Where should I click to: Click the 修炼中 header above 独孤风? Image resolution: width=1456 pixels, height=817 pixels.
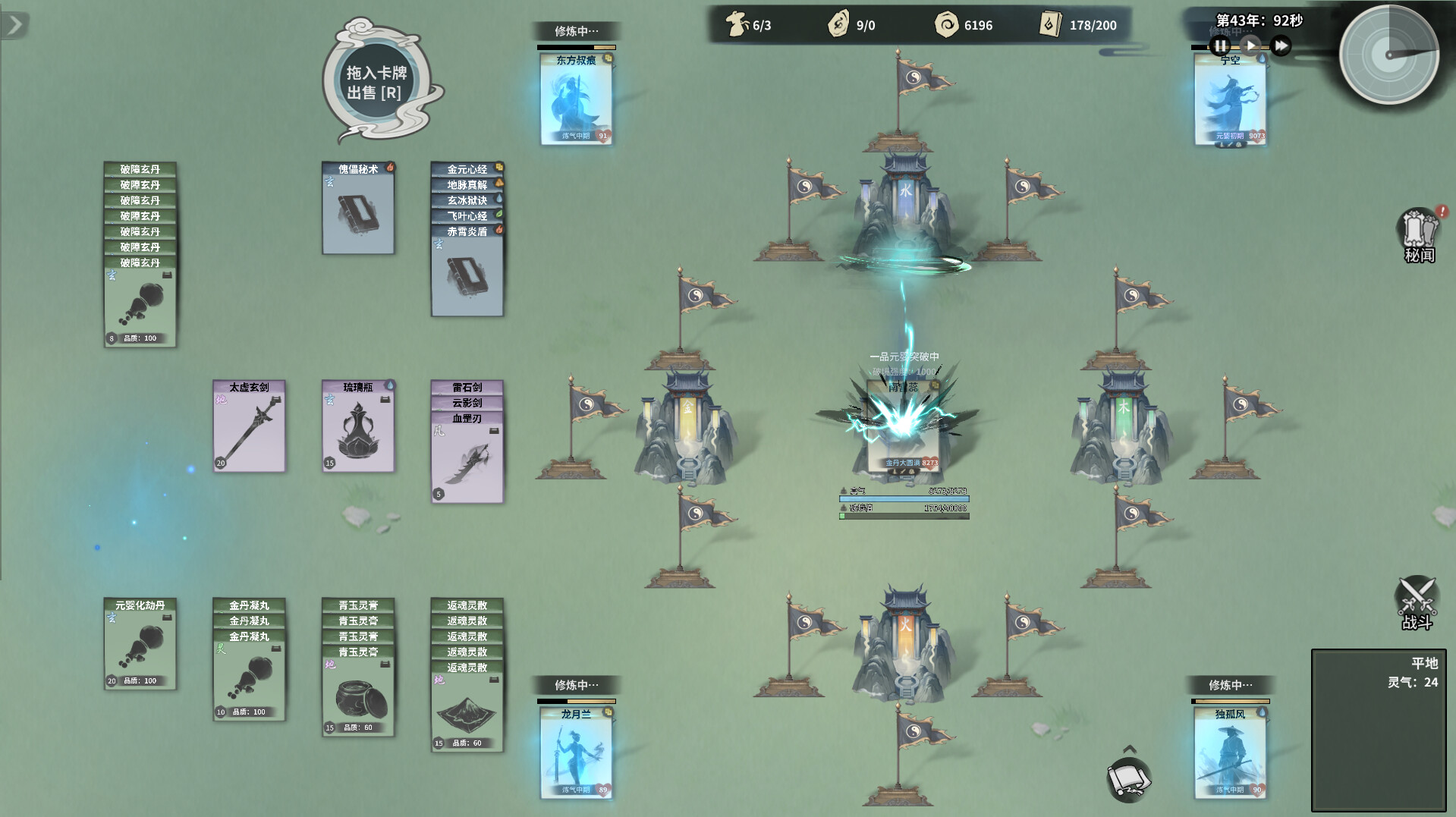1229,684
